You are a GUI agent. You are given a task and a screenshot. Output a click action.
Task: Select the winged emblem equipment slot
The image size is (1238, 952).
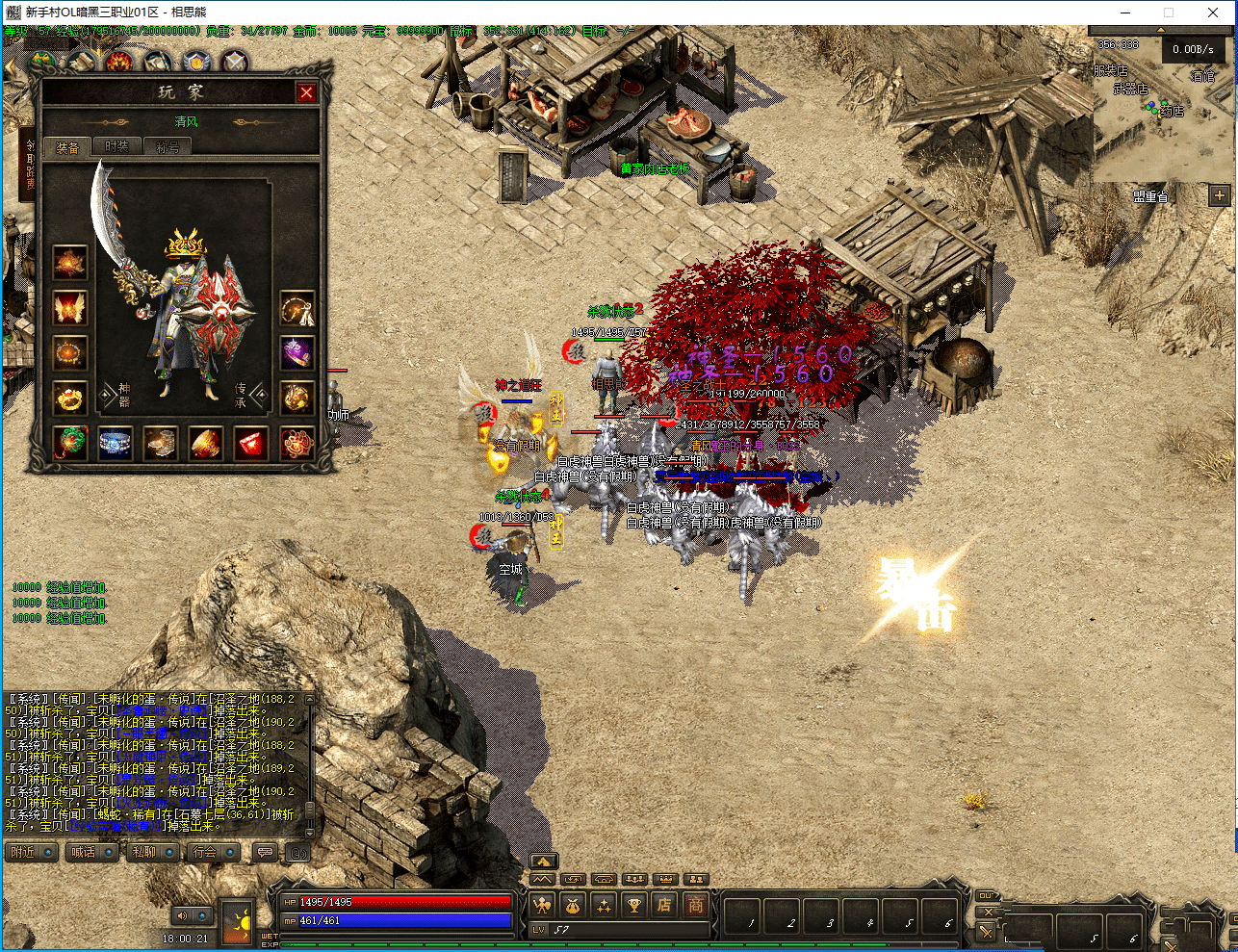[x=70, y=308]
